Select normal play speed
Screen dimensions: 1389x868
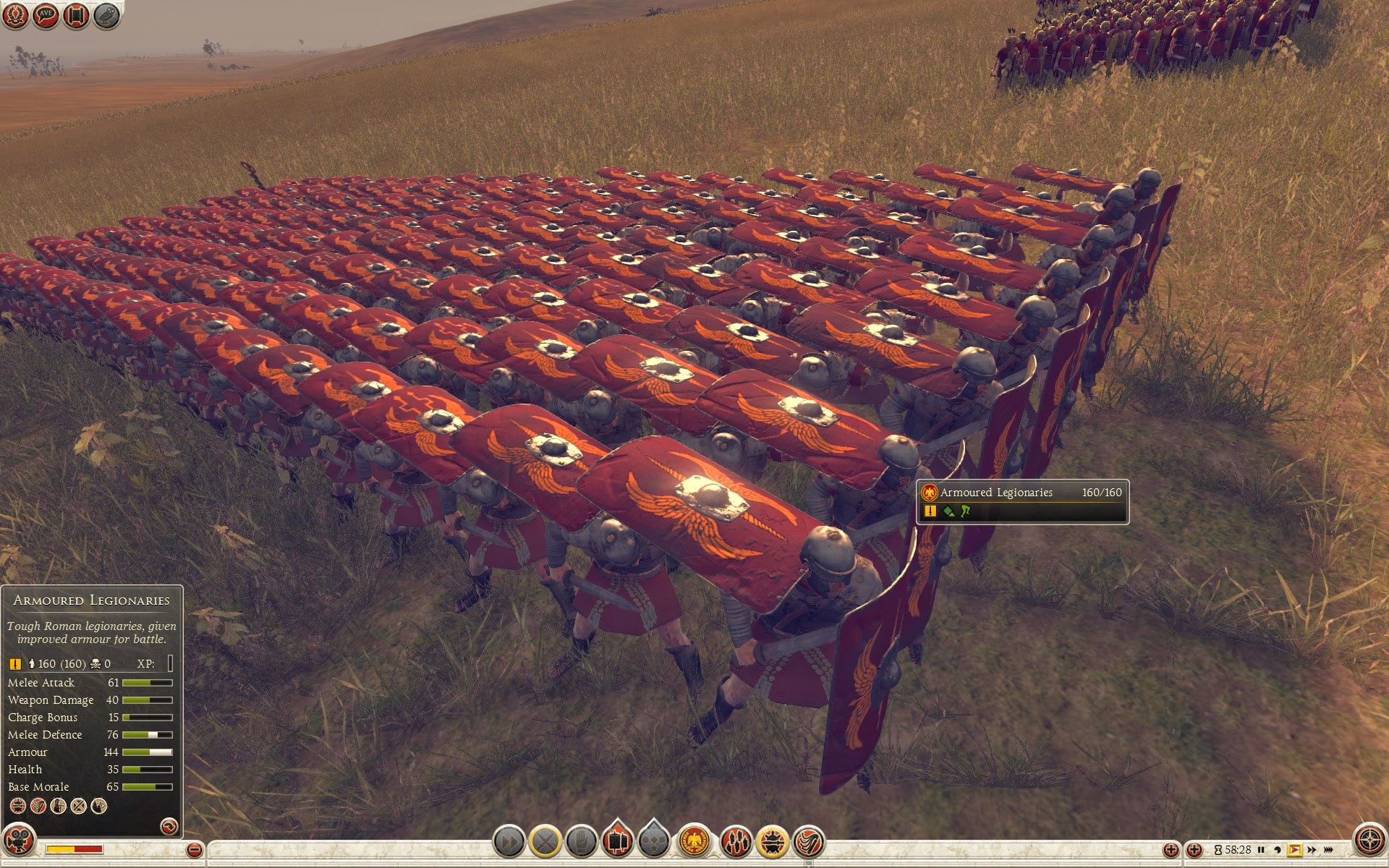click(x=1294, y=850)
